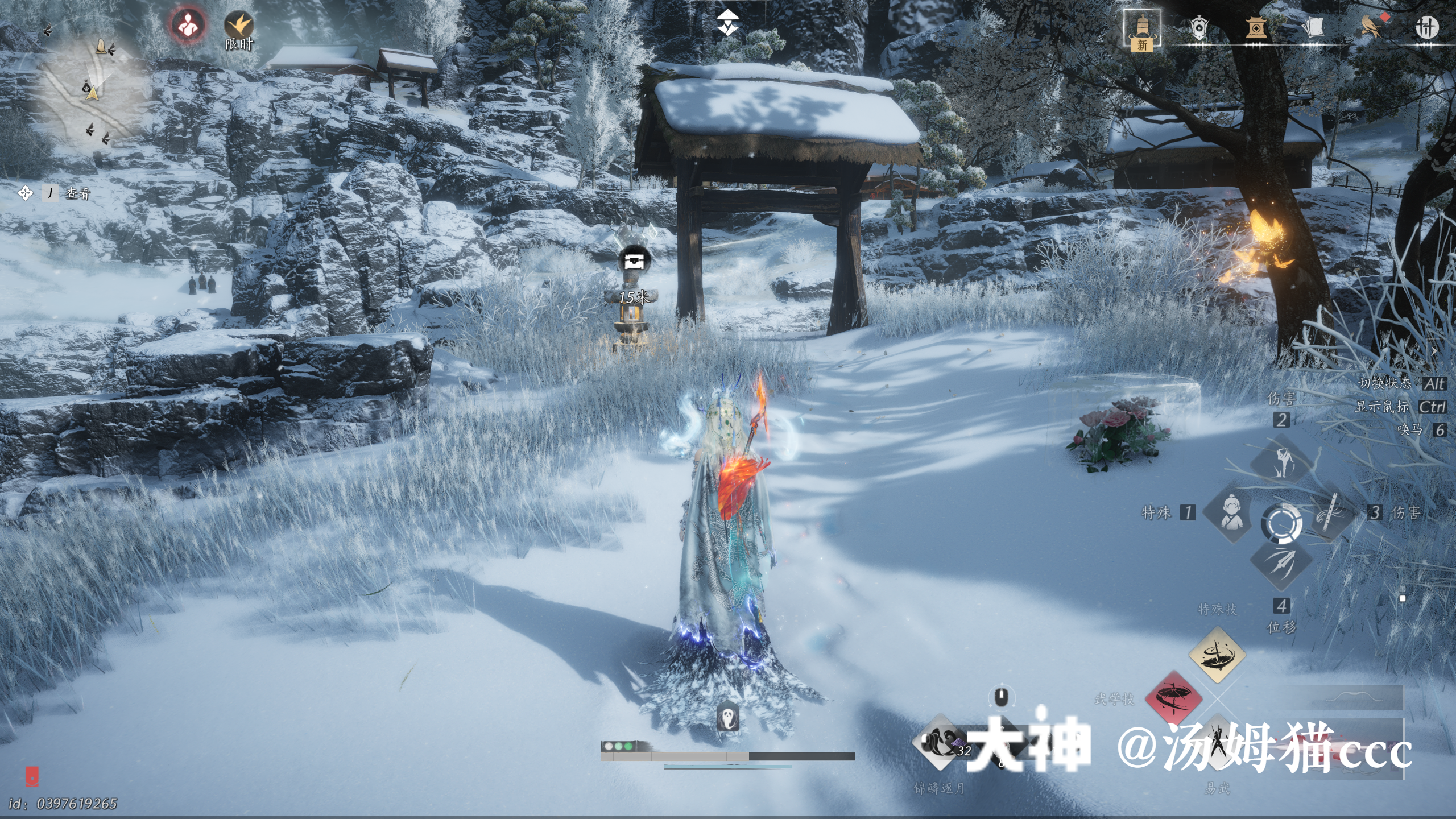This screenshot has height=819, width=1456.
Task: Select the treasure chest waypoint marker
Action: 633,261
